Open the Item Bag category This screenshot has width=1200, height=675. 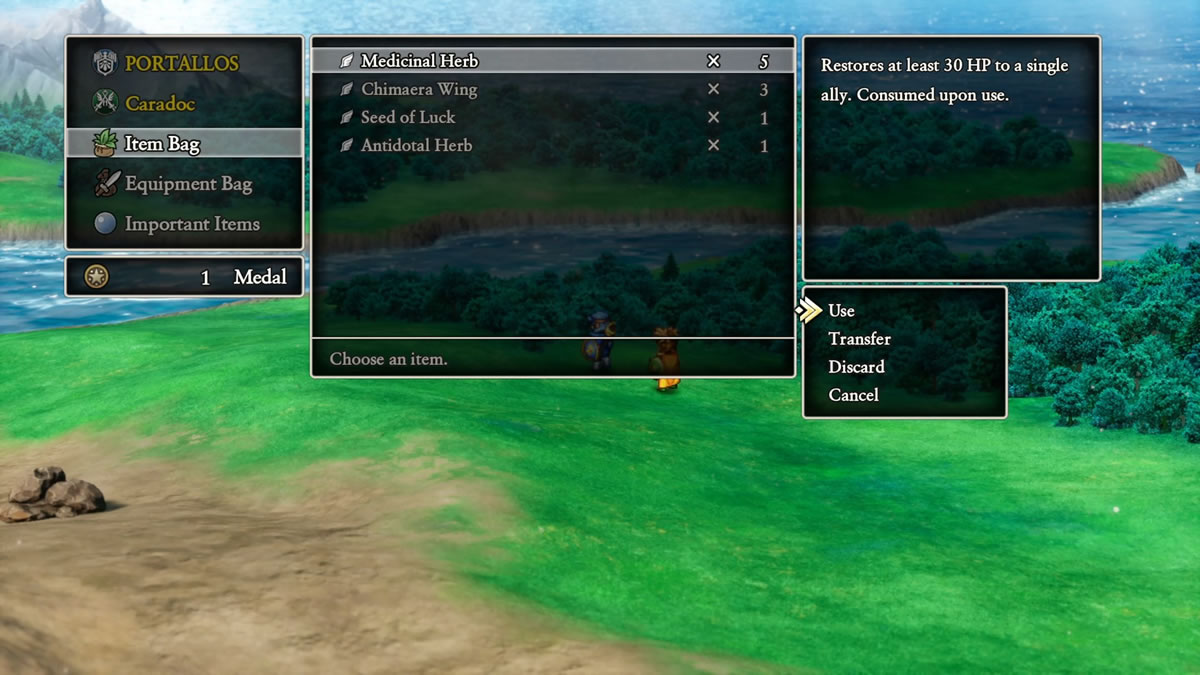click(162, 144)
